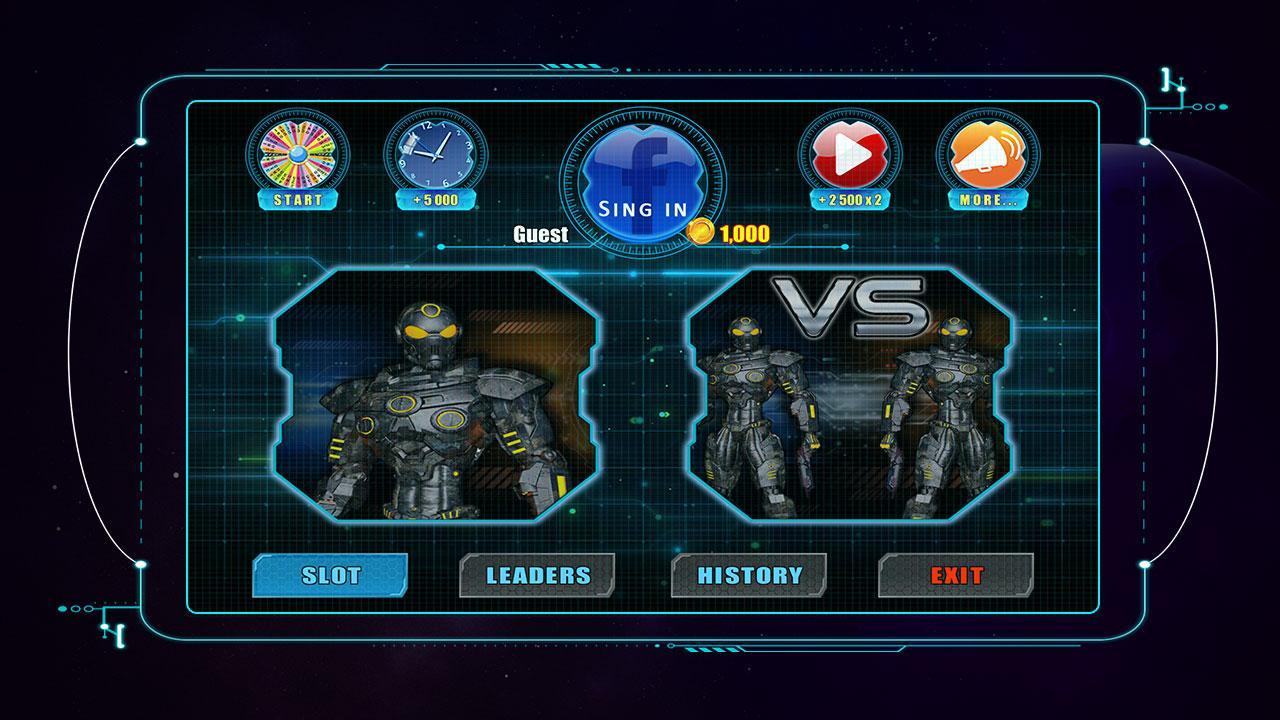Click the MORE... label under the megaphone

click(x=988, y=198)
